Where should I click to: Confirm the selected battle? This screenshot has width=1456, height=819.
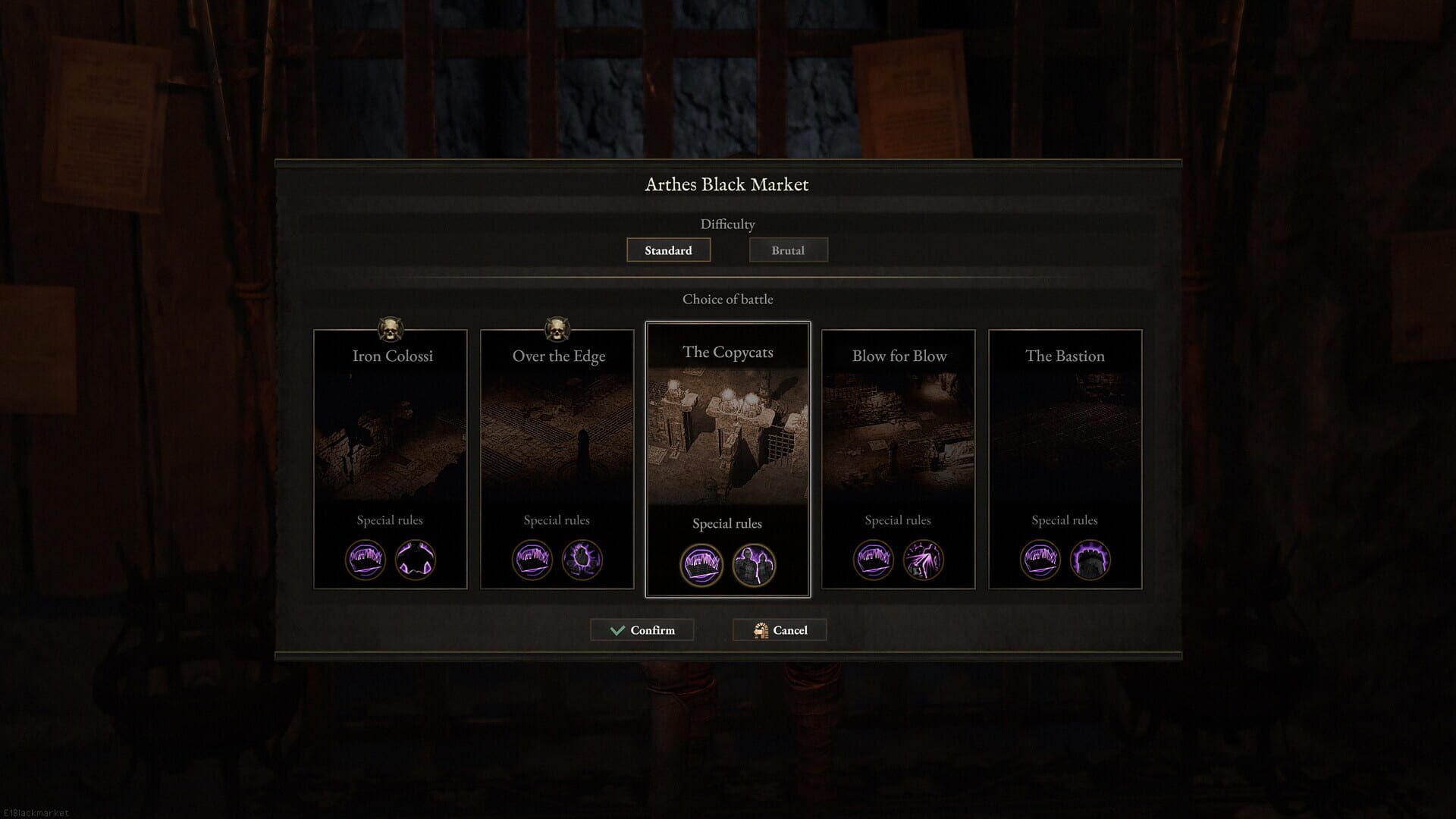coord(642,630)
